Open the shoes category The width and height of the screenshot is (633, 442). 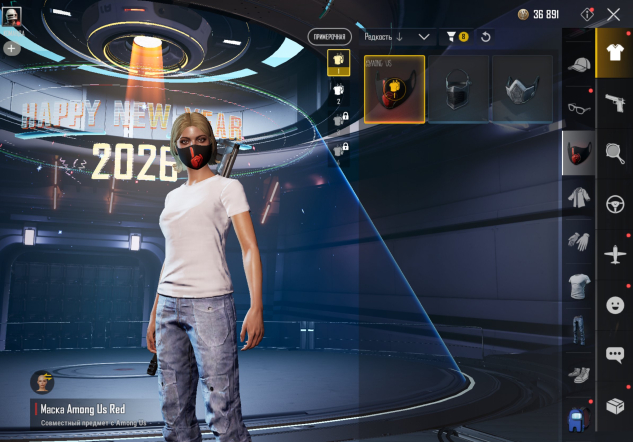click(578, 374)
